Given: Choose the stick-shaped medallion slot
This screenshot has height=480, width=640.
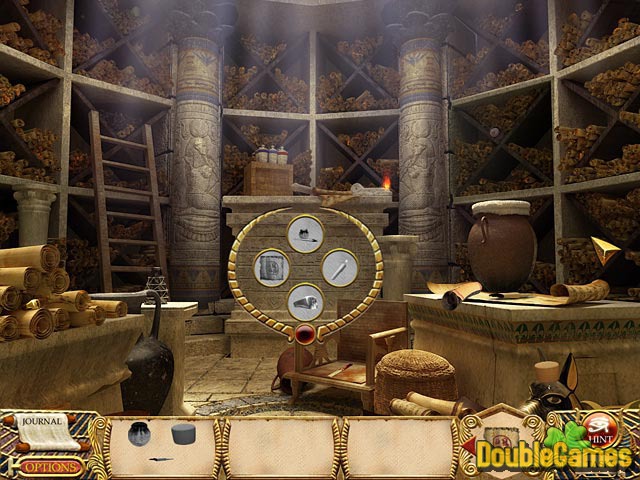Looking at the screenshot, I should coord(339,267).
